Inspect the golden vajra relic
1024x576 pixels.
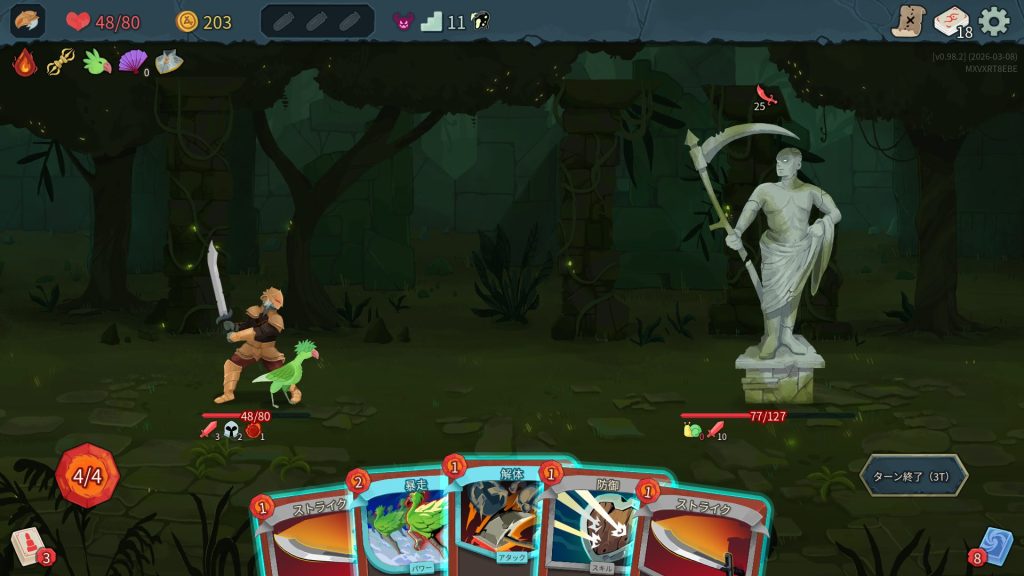click(61, 63)
